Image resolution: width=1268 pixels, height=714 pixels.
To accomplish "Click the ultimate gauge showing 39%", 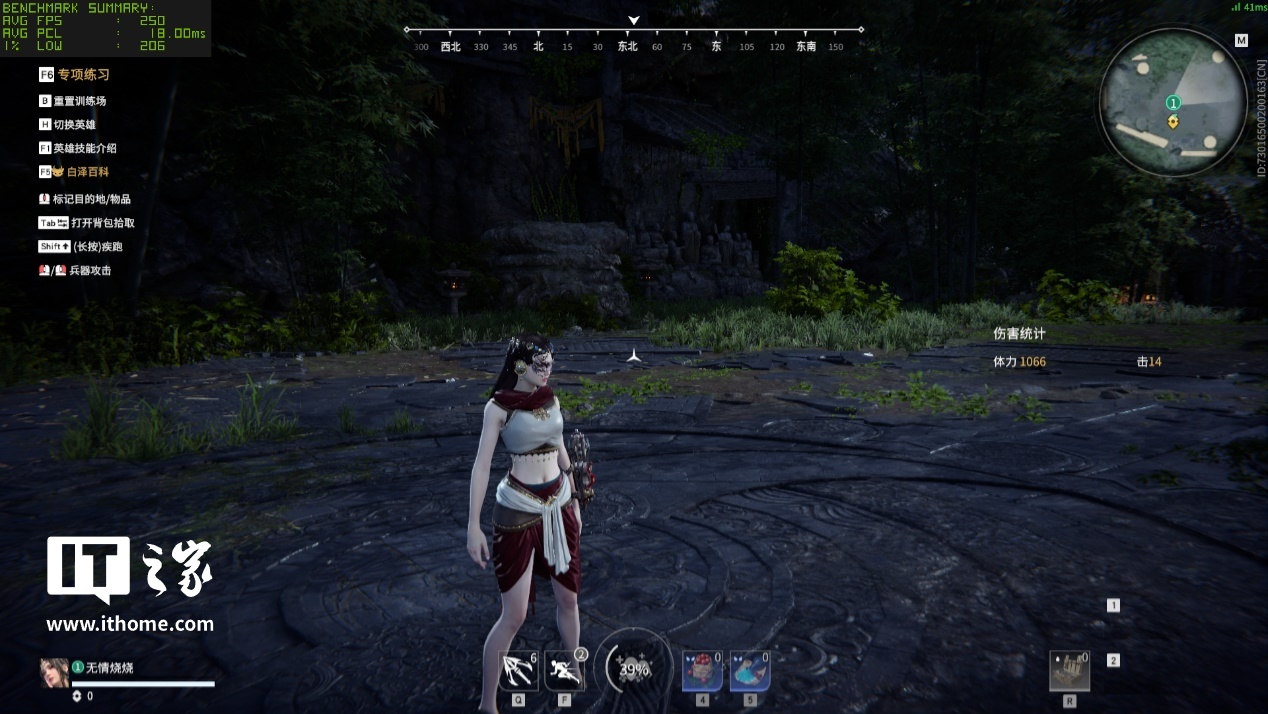I will pos(634,670).
